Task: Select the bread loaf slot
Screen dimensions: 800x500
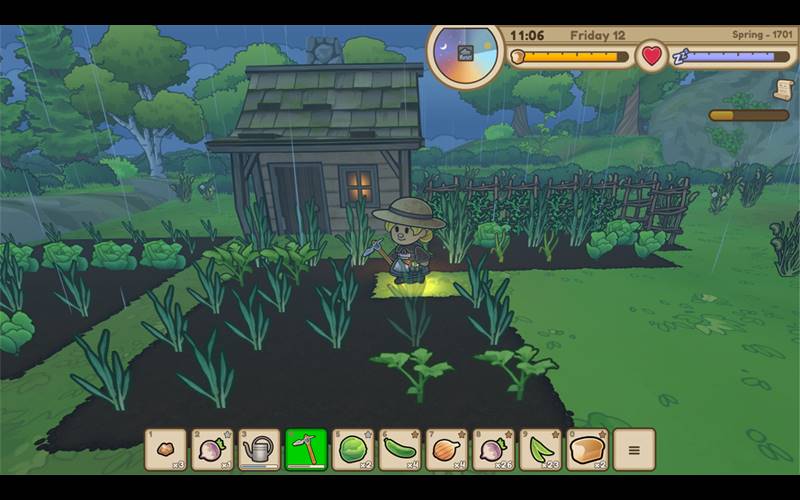Action: (588, 449)
